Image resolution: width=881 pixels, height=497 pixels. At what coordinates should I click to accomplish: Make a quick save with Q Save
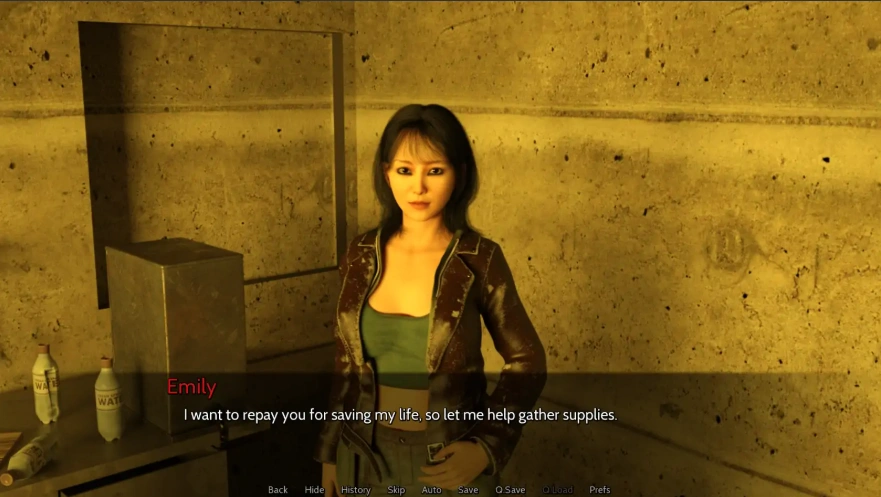coord(510,490)
